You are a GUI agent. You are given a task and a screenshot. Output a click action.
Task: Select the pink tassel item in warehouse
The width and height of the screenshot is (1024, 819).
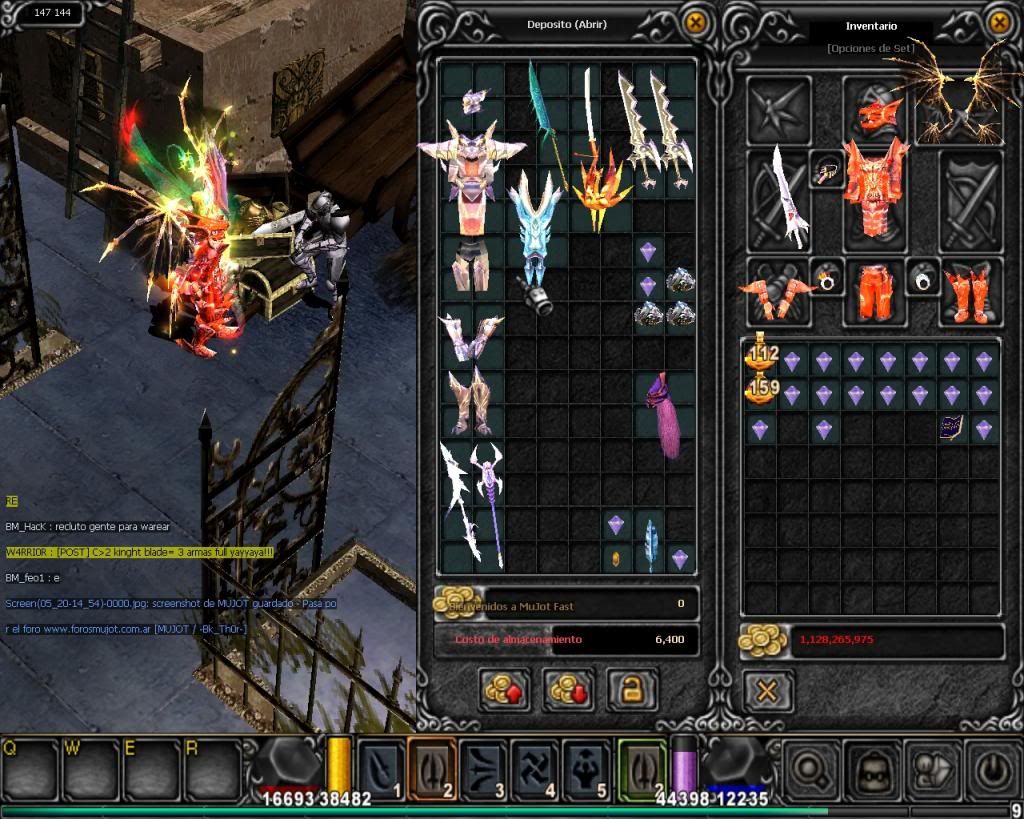click(x=661, y=413)
